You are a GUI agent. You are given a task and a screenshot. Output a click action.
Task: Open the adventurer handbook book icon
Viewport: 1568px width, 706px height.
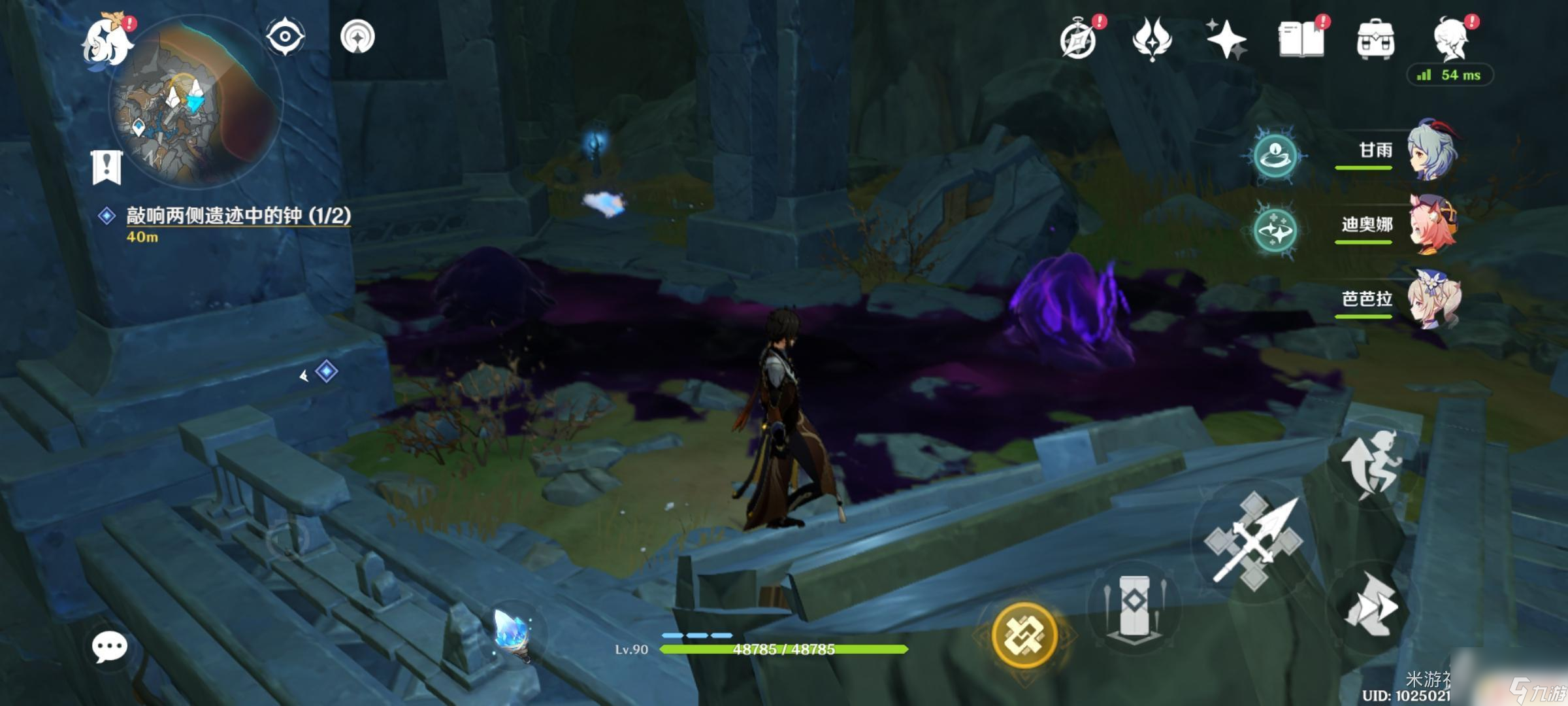(x=1301, y=39)
